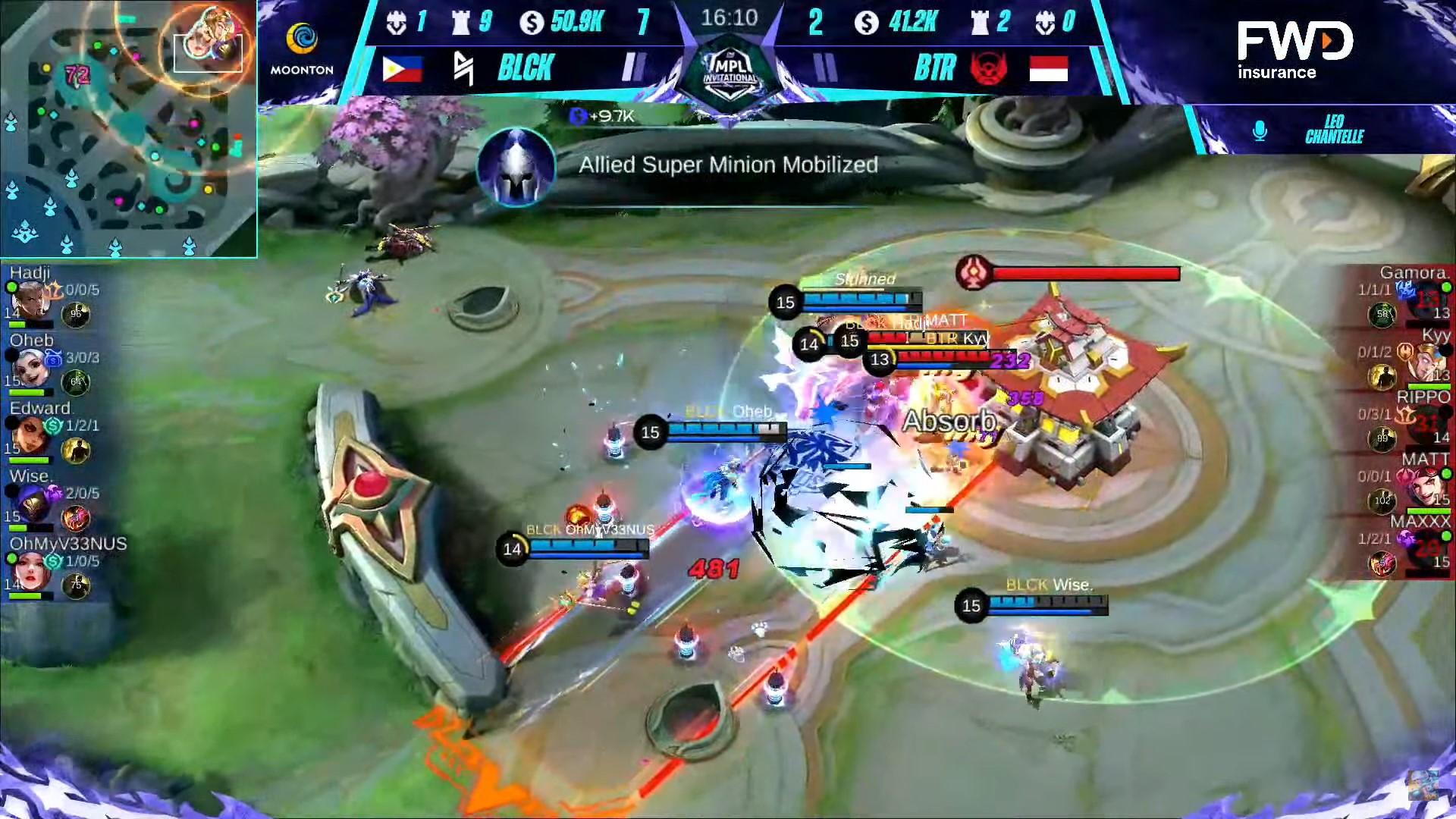Choose Oheb's hero portrait
1456x819 pixels.
coord(30,368)
